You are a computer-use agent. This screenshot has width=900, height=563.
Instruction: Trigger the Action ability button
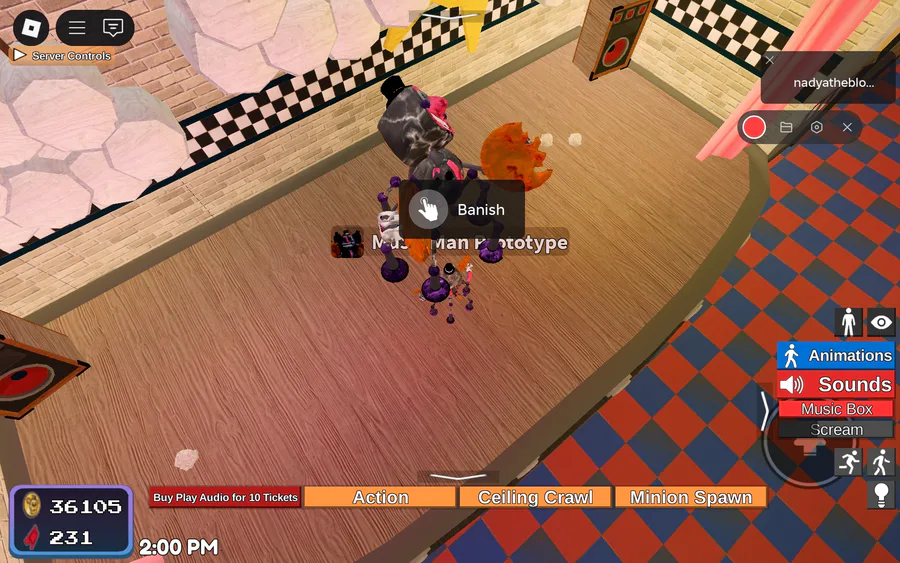point(380,497)
